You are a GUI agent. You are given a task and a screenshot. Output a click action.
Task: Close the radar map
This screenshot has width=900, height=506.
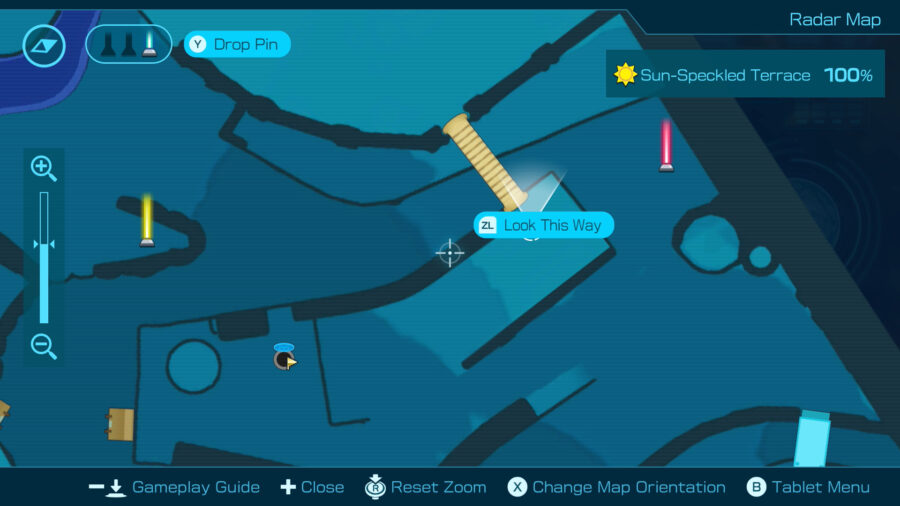point(312,487)
